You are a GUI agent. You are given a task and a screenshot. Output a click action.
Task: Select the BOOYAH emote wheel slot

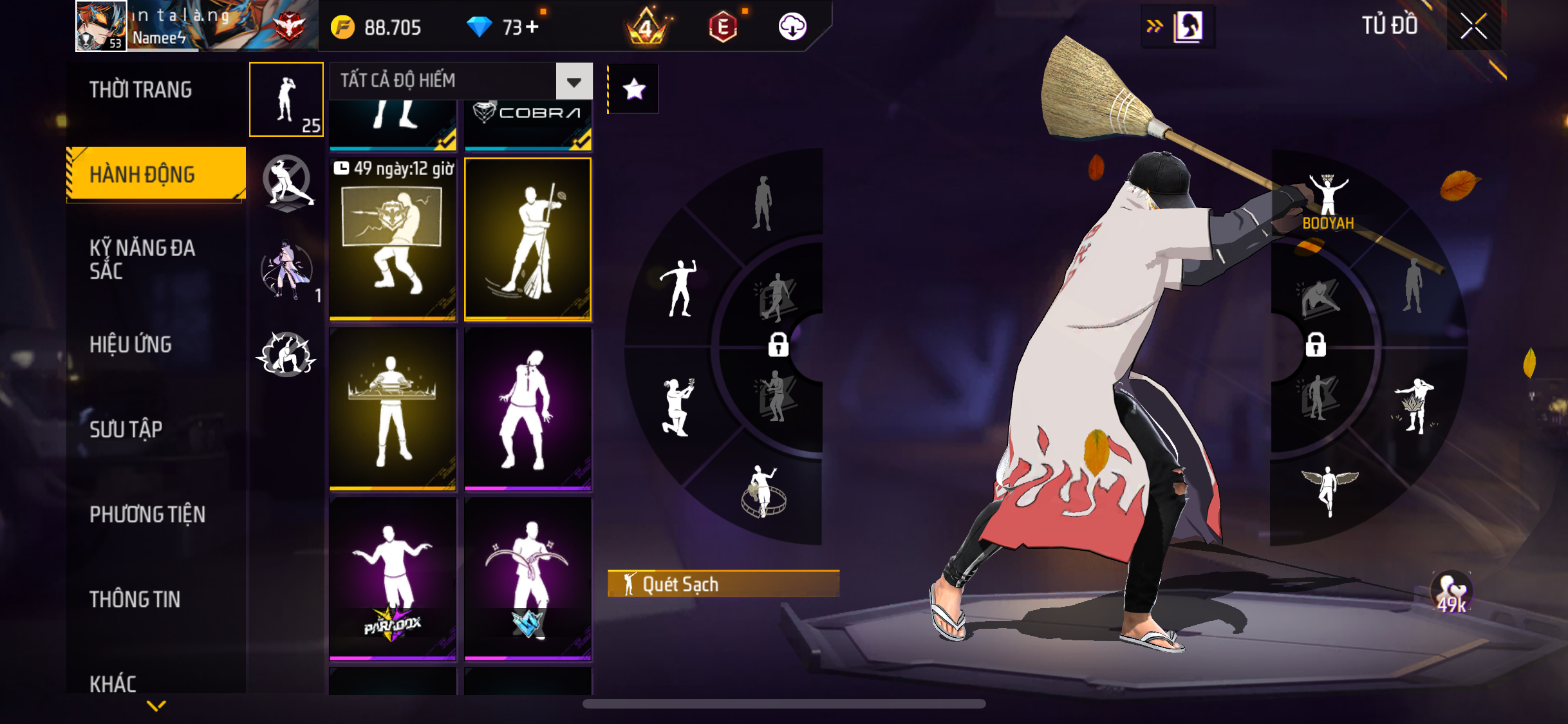click(1329, 201)
